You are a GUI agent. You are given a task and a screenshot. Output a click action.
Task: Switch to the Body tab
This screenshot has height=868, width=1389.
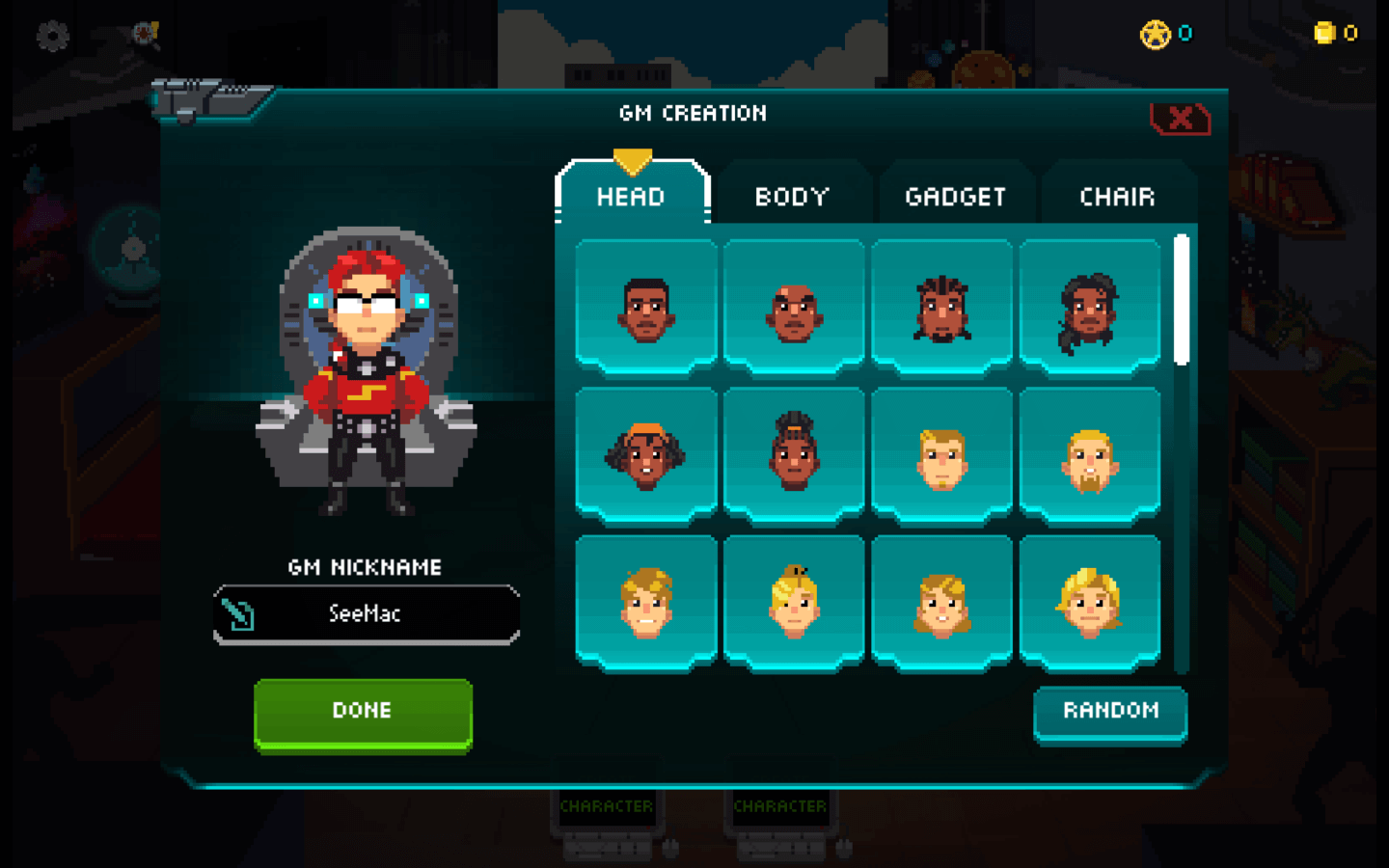pyautogui.click(x=792, y=197)
